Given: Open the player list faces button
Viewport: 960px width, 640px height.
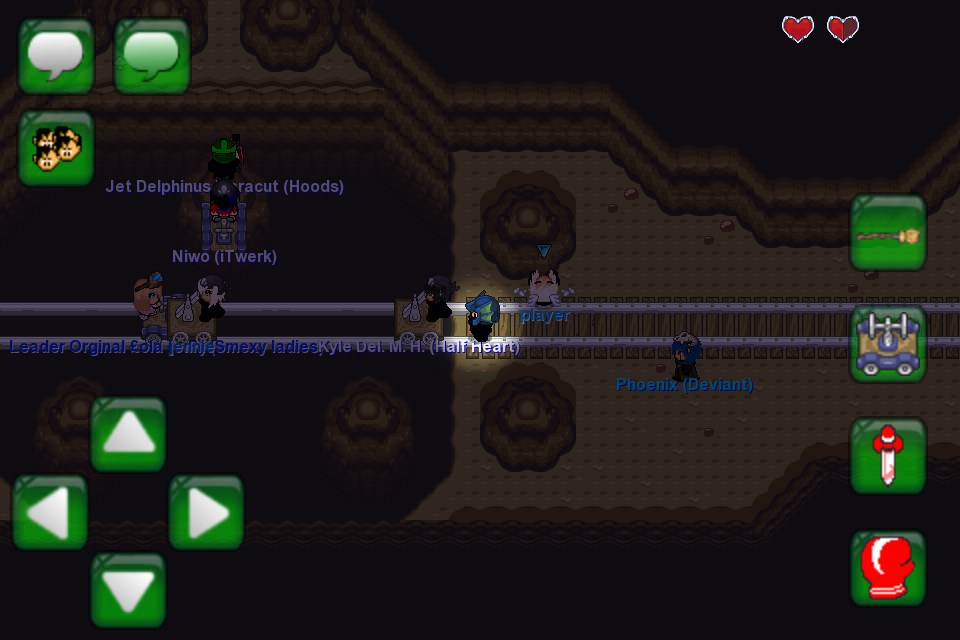Looking at the screenshot, I should pyautogui.click(x=56, y=148).
